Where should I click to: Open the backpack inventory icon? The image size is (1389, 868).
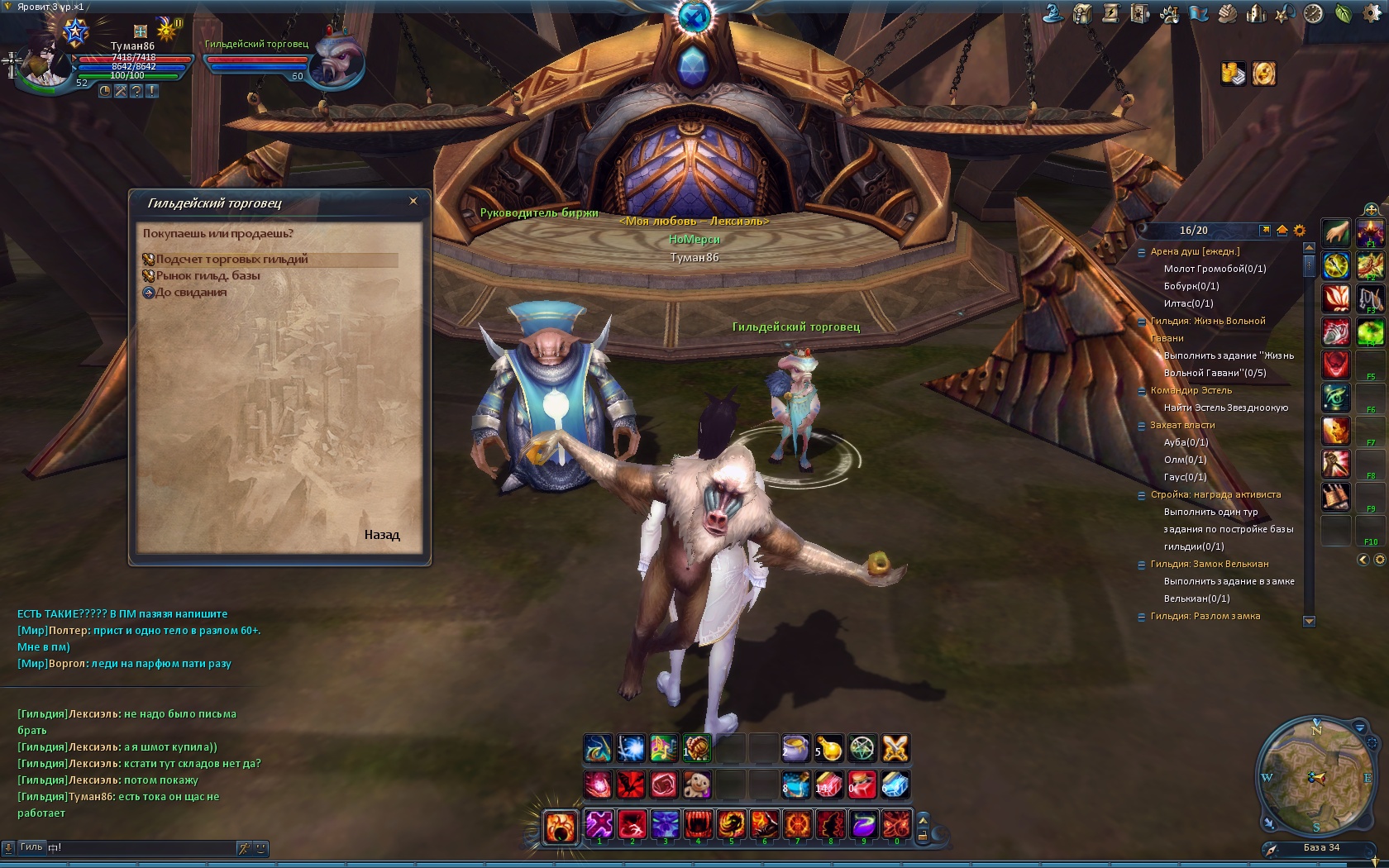pos(1082,14)
